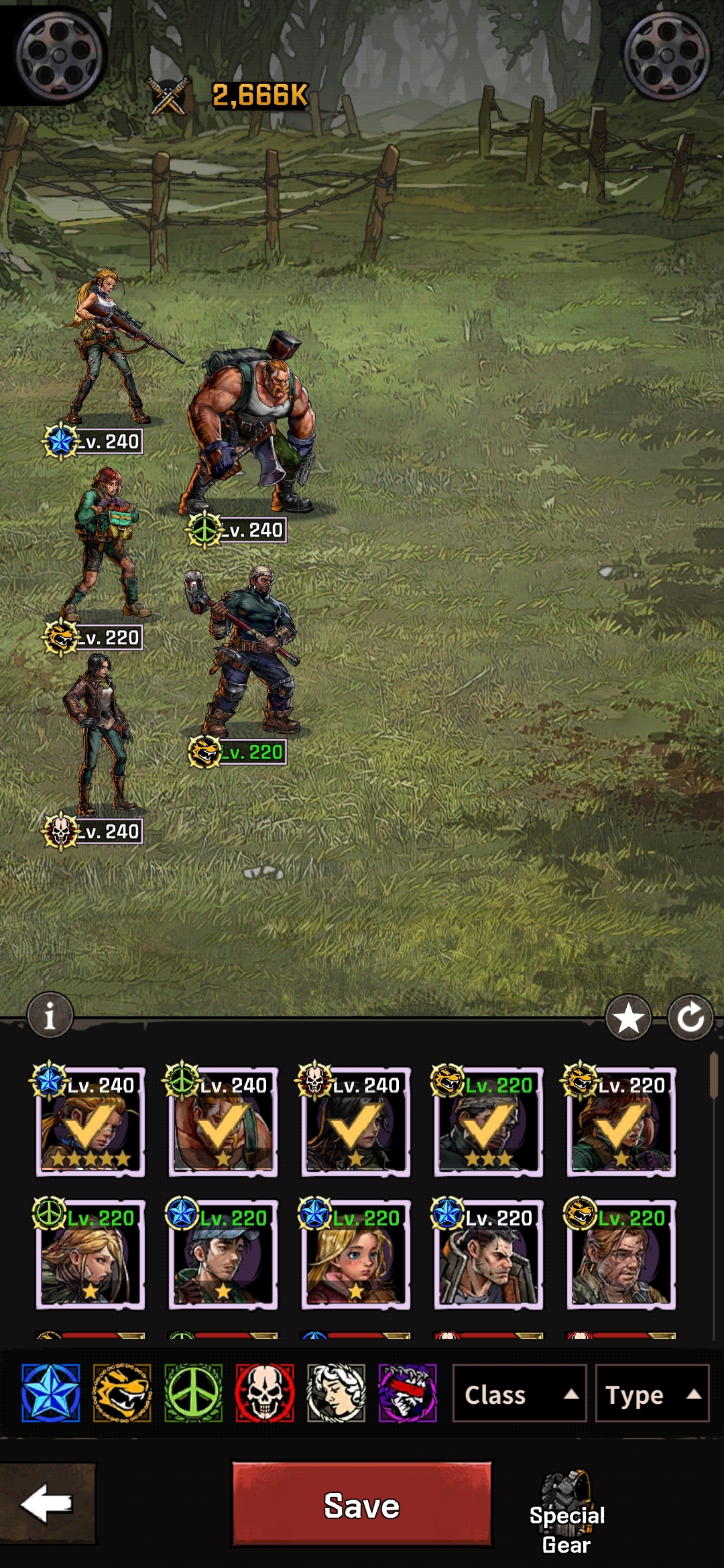
Task: Filter heroes by green peace faction
Action: 193,1393
